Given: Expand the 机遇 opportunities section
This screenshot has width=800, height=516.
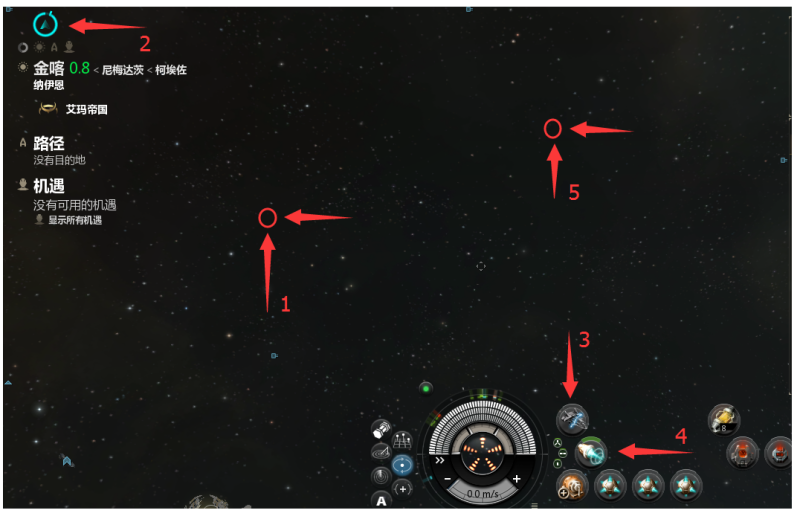Looking at the screenshot, I should tap(49, 186).
